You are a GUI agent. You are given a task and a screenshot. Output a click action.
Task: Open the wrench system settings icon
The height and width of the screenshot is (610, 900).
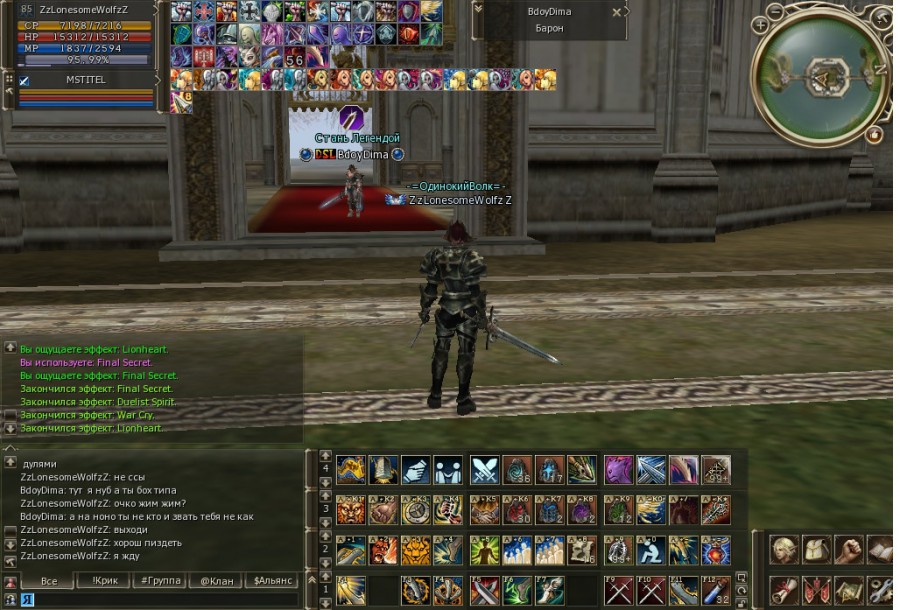[880, 589]
